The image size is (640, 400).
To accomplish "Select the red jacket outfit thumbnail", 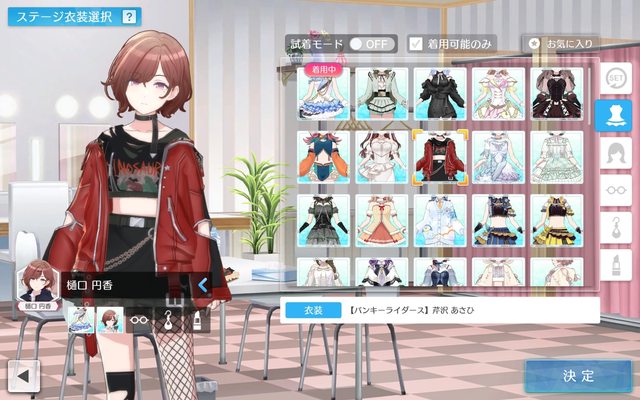I will 440,157.
